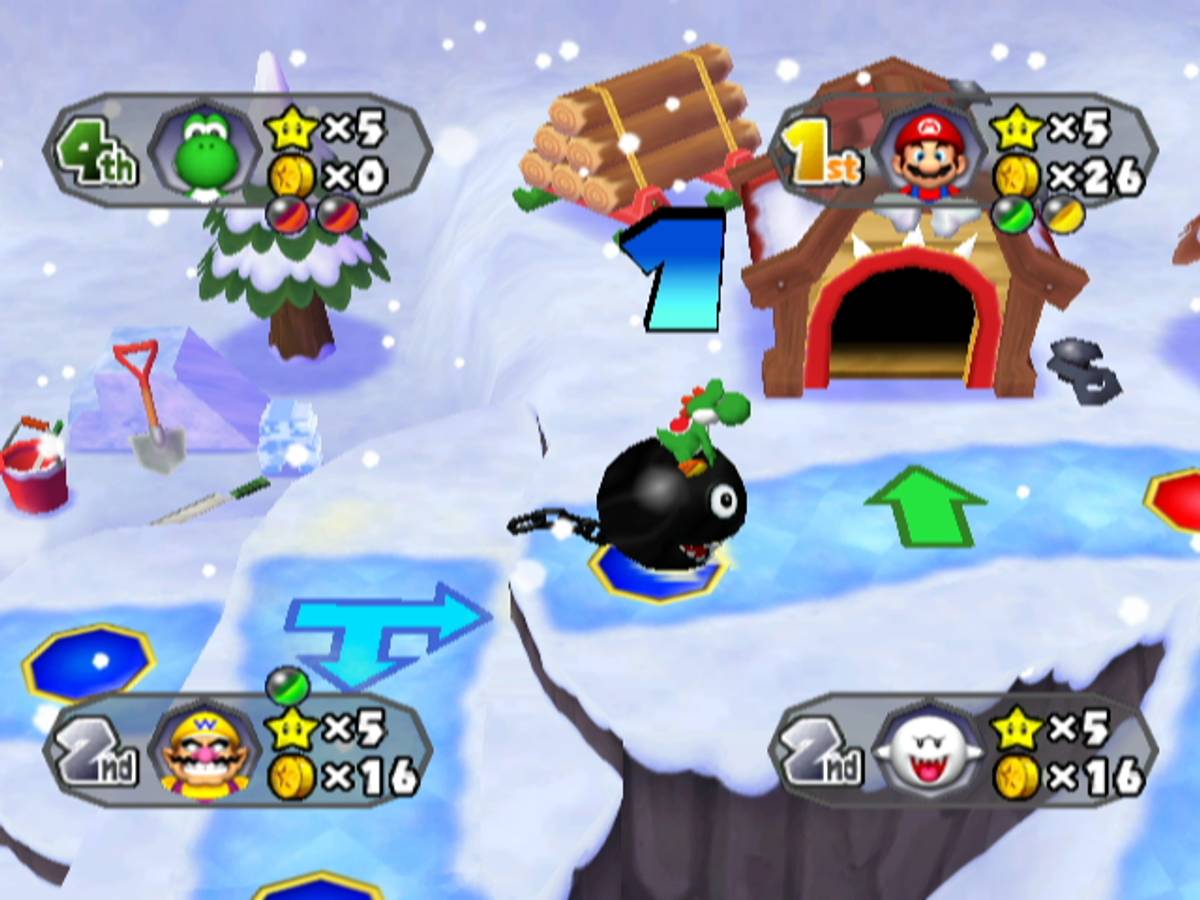Choose Wario's player portrait

tap(206, 754)
